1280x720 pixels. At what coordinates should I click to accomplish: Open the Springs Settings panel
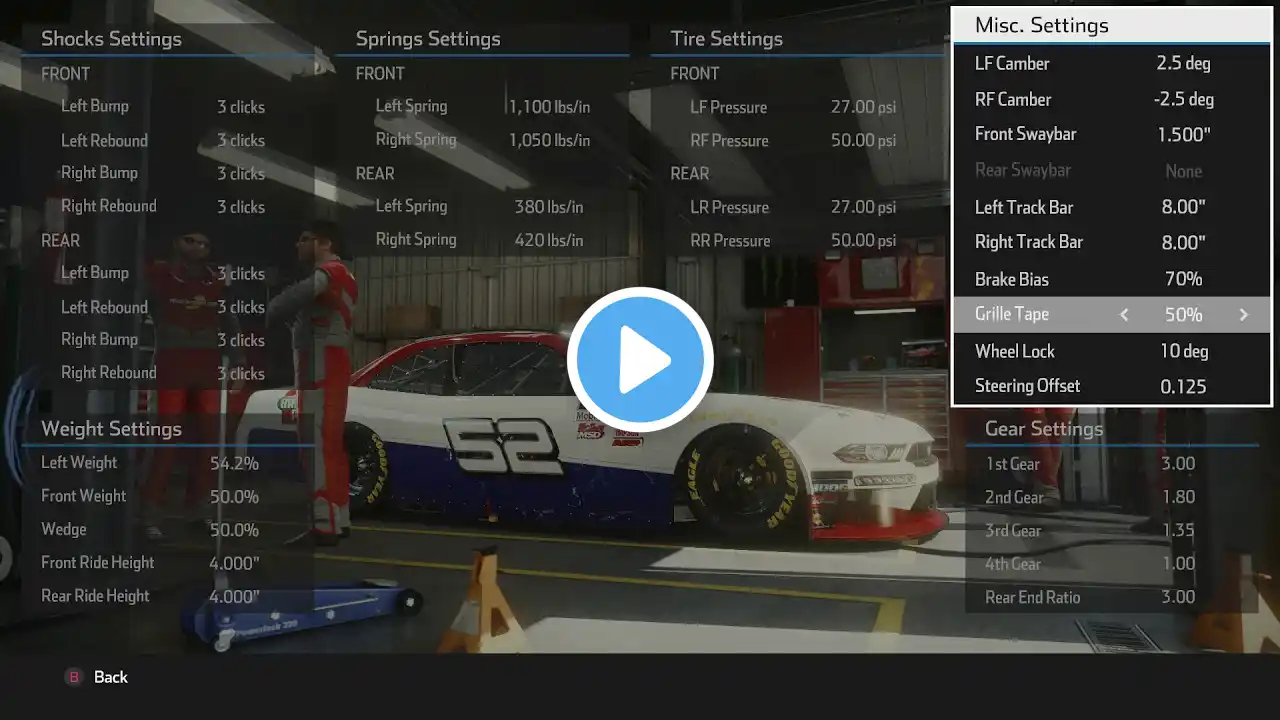pyautogui.click(x=428, y=39)
